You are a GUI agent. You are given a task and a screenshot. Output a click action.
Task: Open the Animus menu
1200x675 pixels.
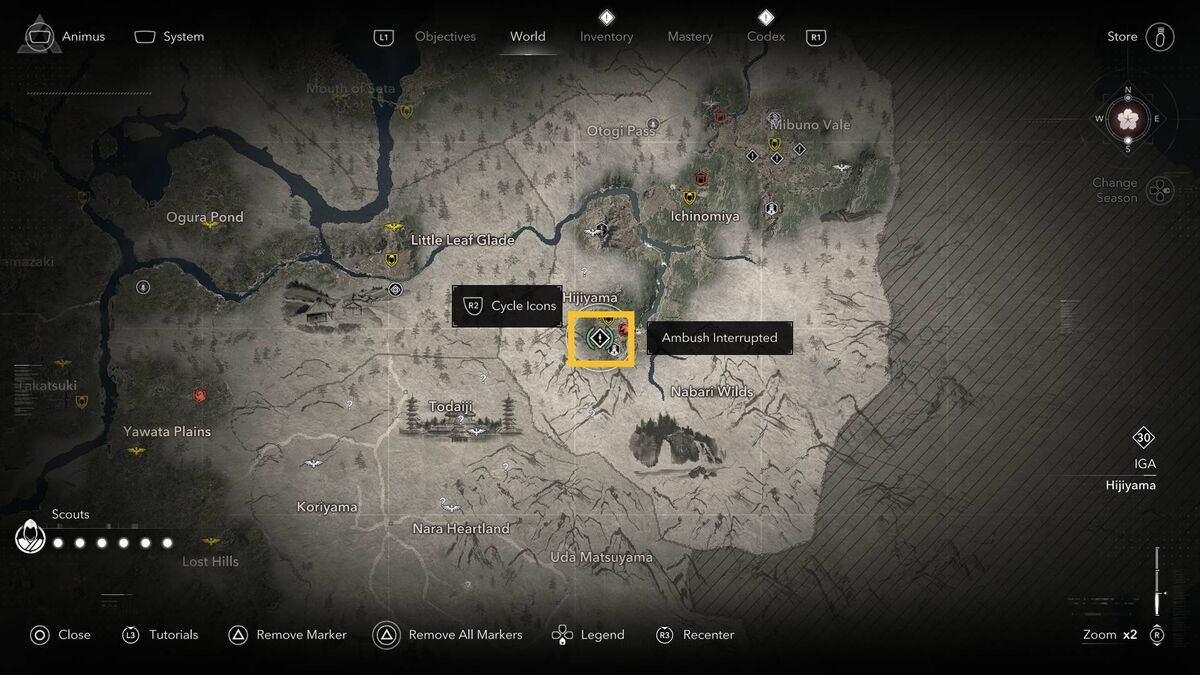coord(63,37)
